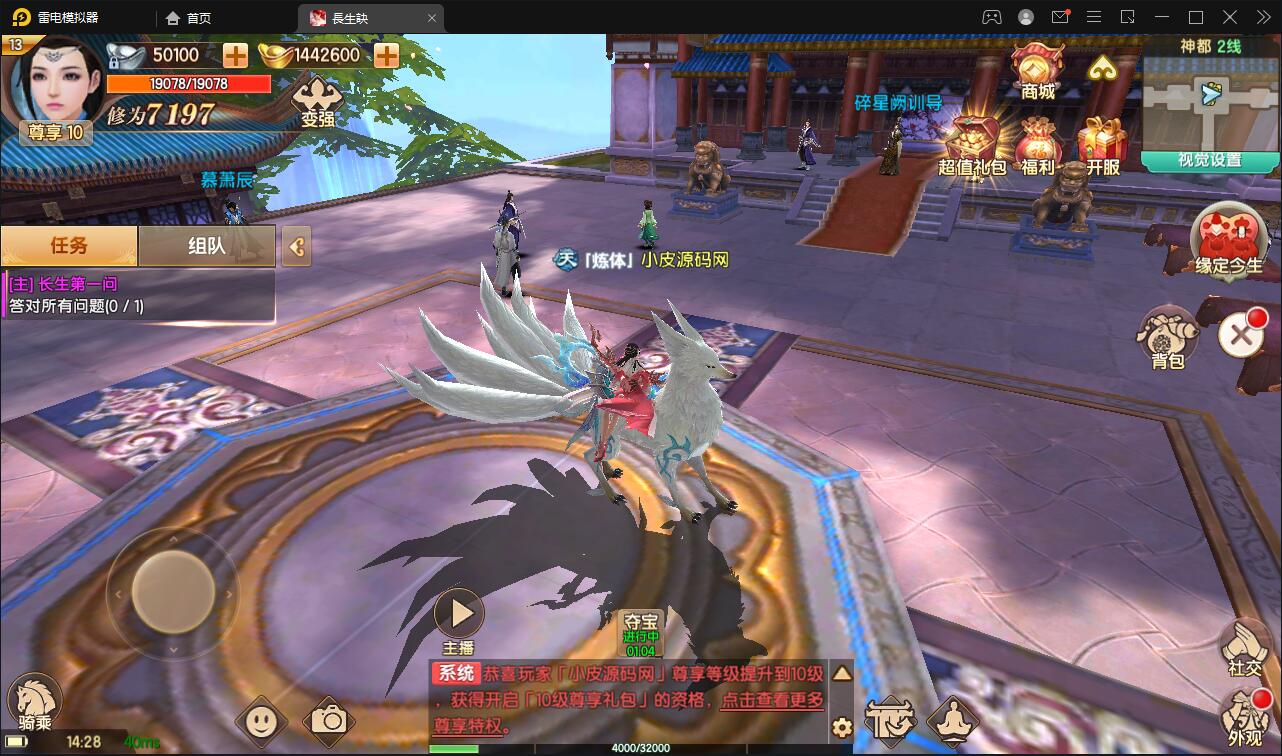This screenshot has width=1282, height=756.
Task: Toggle mount with the 骑乘 button
Action: pyautogui.click(x=35, y=702)
